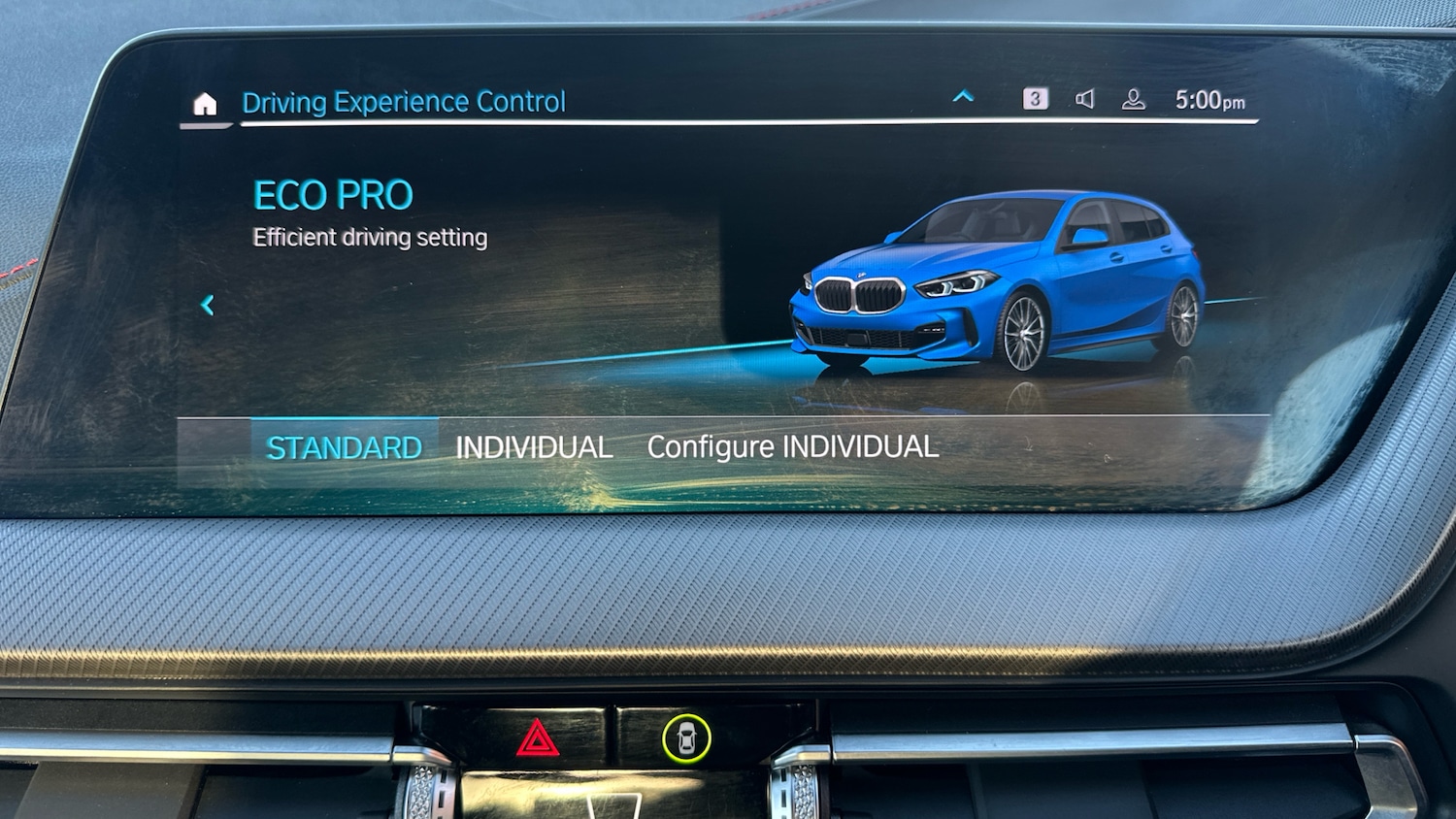
Task: Go back using the left arrow chevron
Action: (x=209, y=305)
